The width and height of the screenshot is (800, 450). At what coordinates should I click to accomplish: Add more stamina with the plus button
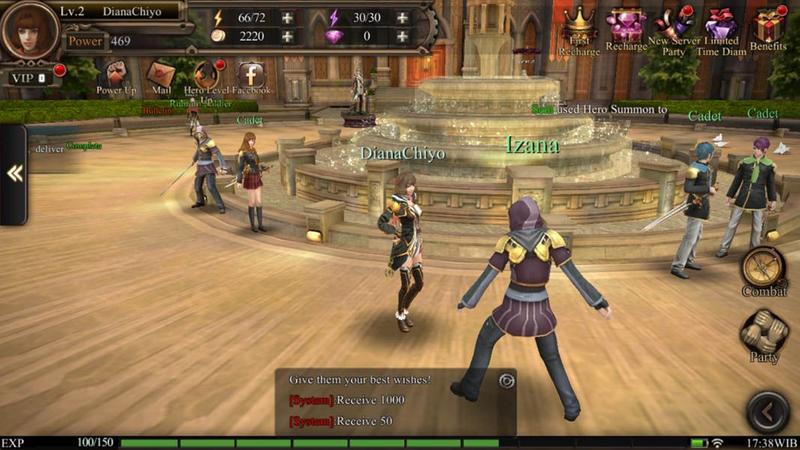pos(288,18)
